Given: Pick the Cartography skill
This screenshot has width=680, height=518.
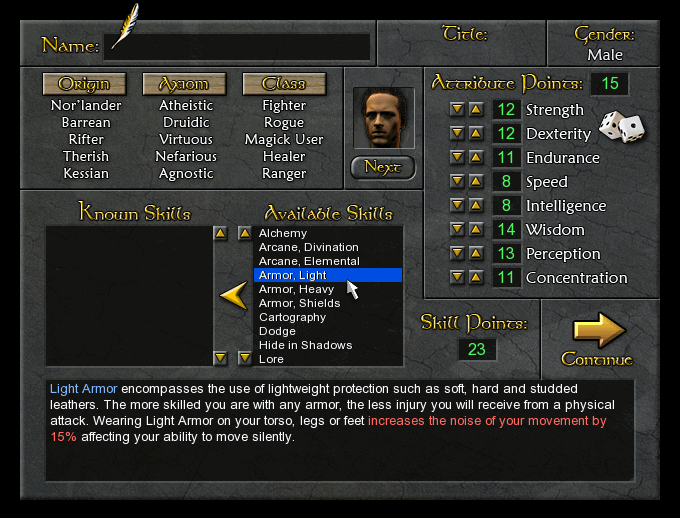Looking at the screenshot, I should (x=292, y=317).
